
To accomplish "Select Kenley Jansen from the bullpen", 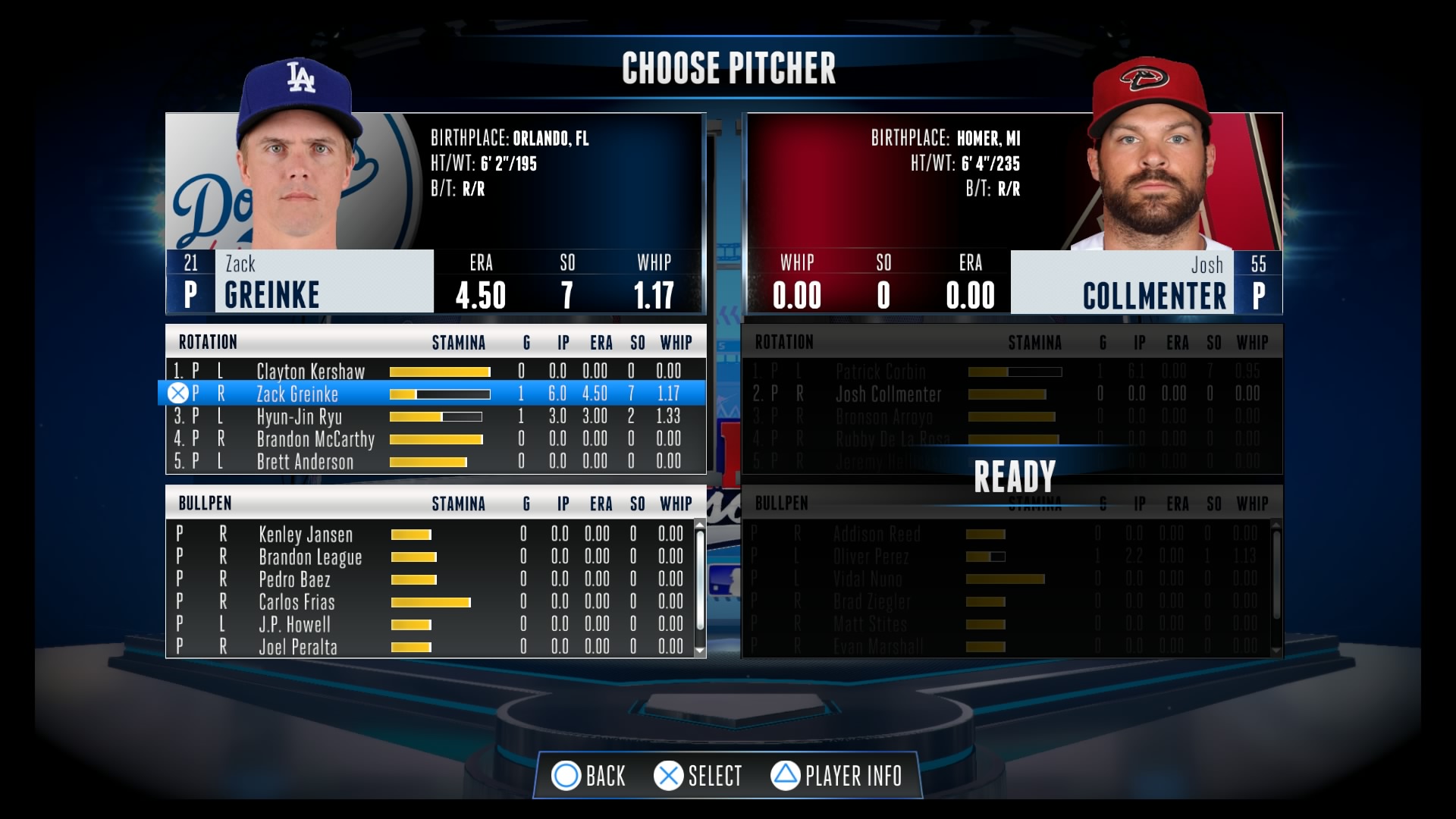I will tap(306, 535).
